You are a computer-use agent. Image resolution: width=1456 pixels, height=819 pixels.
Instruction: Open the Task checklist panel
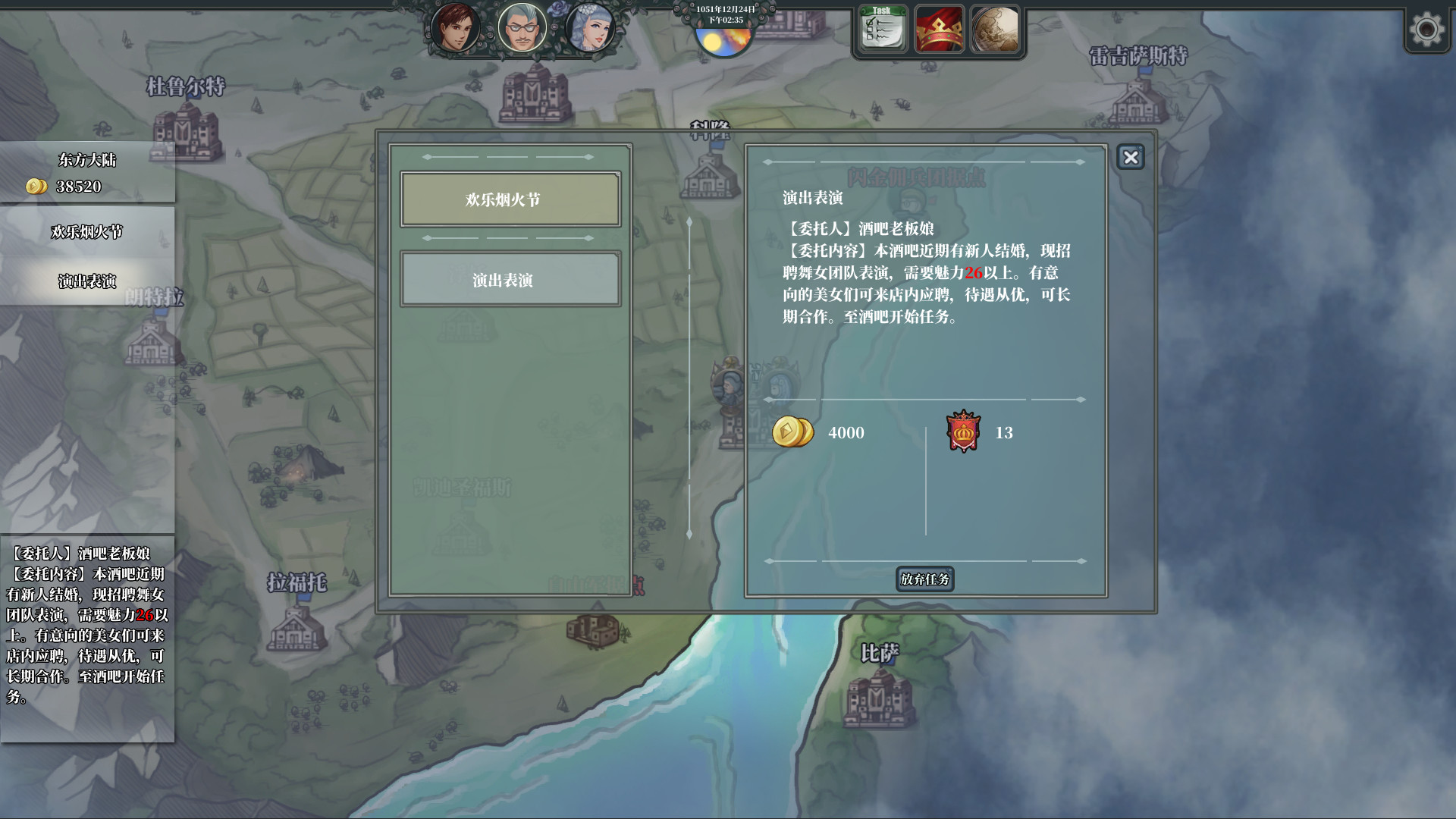point(882,30)
